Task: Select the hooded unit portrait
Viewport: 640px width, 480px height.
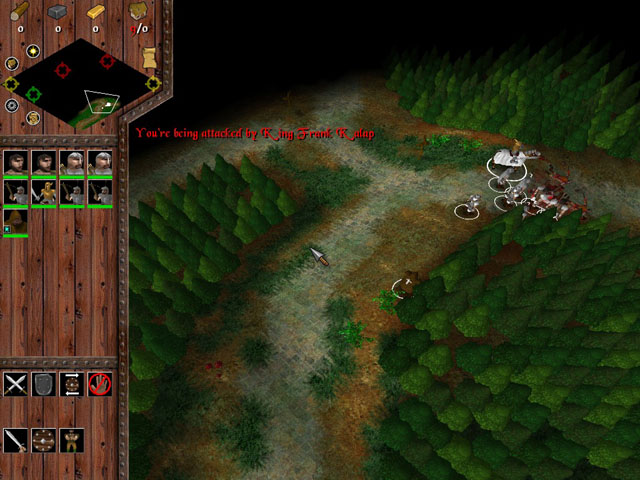Action: pyautogui.click(x=15, y=220)
